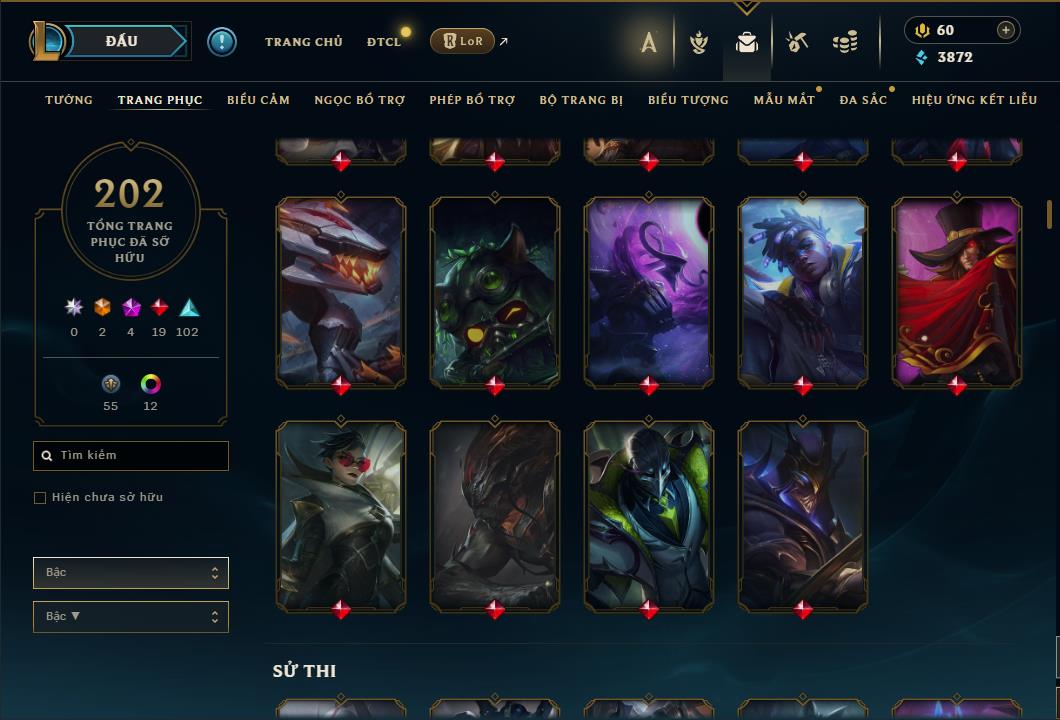Show the BỘ TRANG BỊ tab

point(581,100)
